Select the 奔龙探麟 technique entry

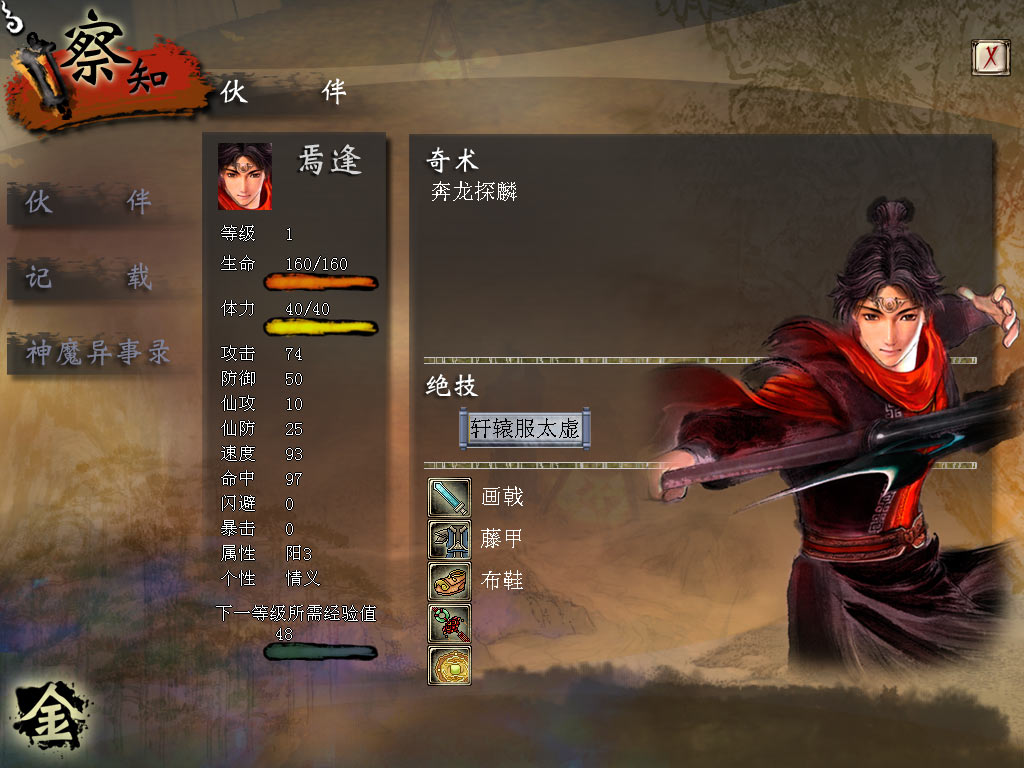click(474, 193)
